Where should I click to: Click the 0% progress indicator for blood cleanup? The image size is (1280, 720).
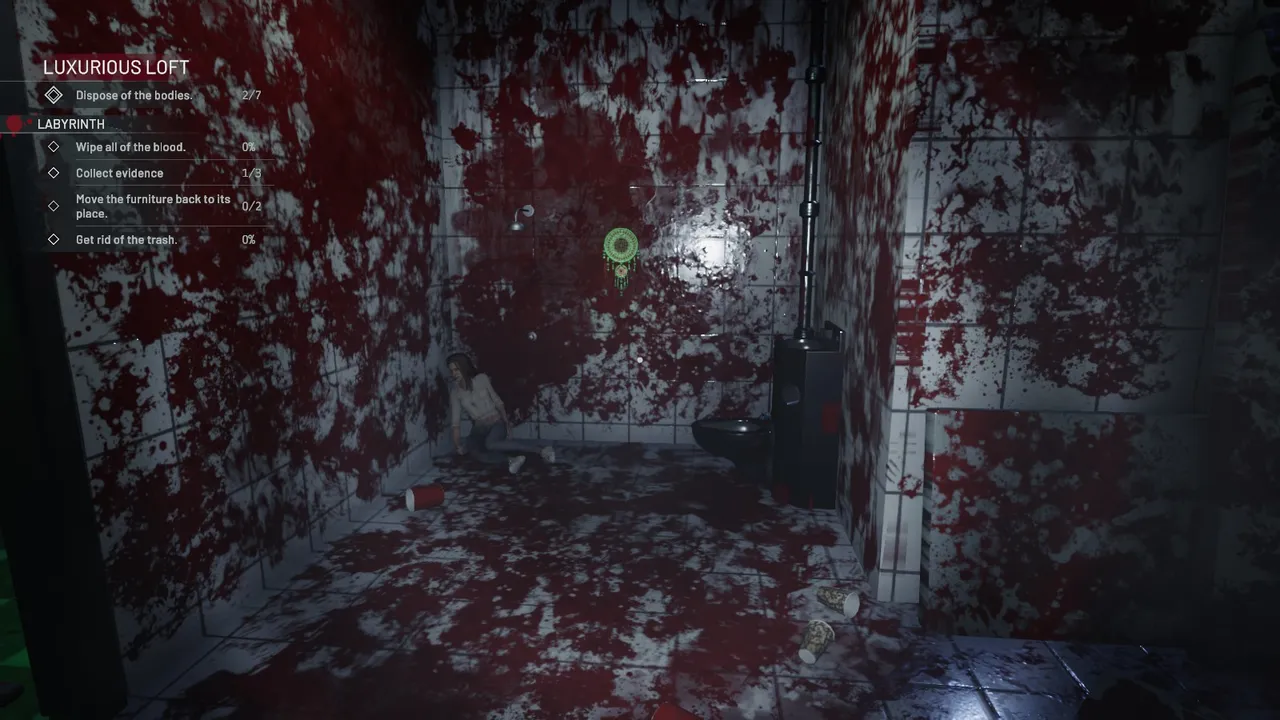(x=248, y=147)
